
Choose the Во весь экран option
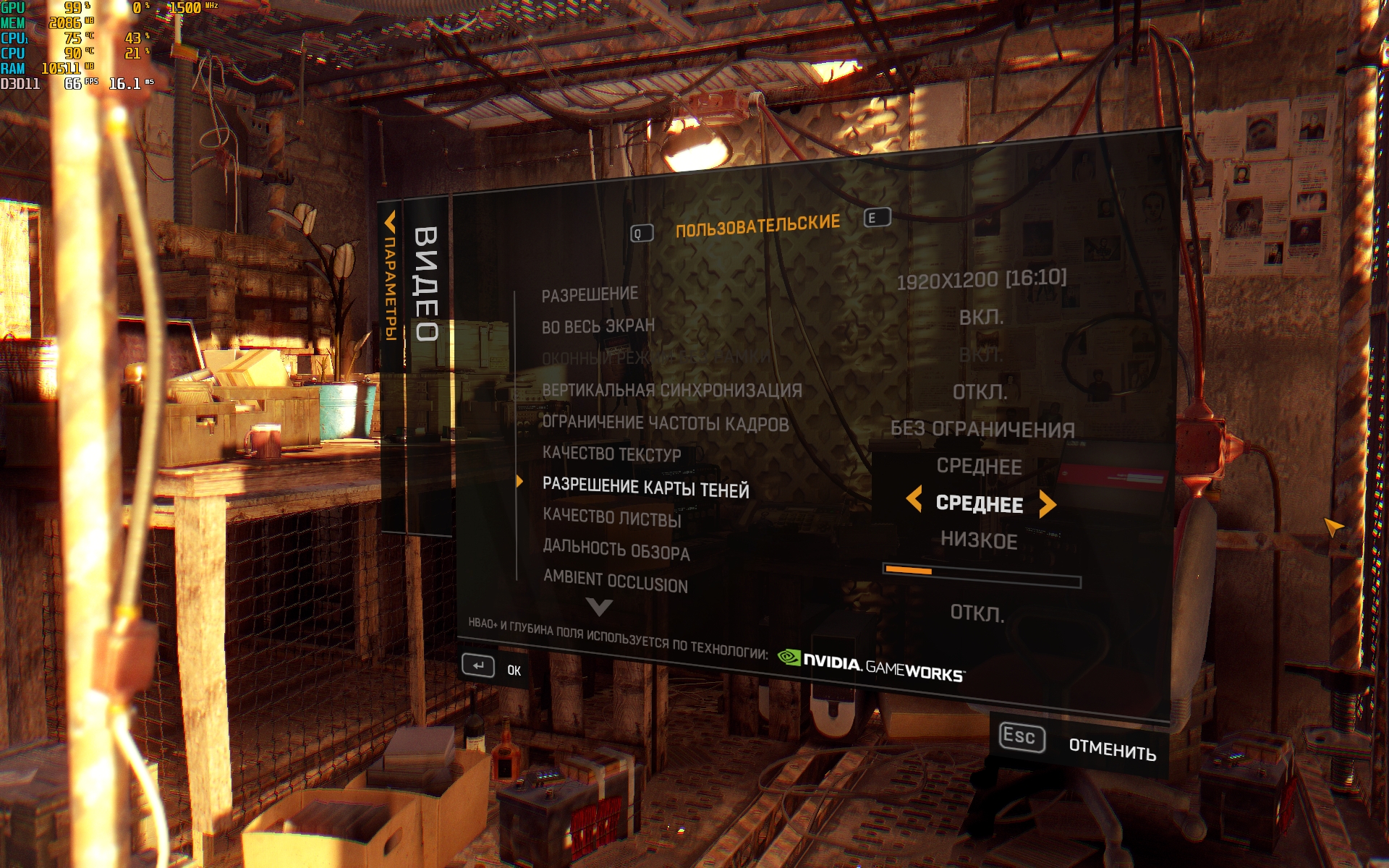(x=598, y=326)
